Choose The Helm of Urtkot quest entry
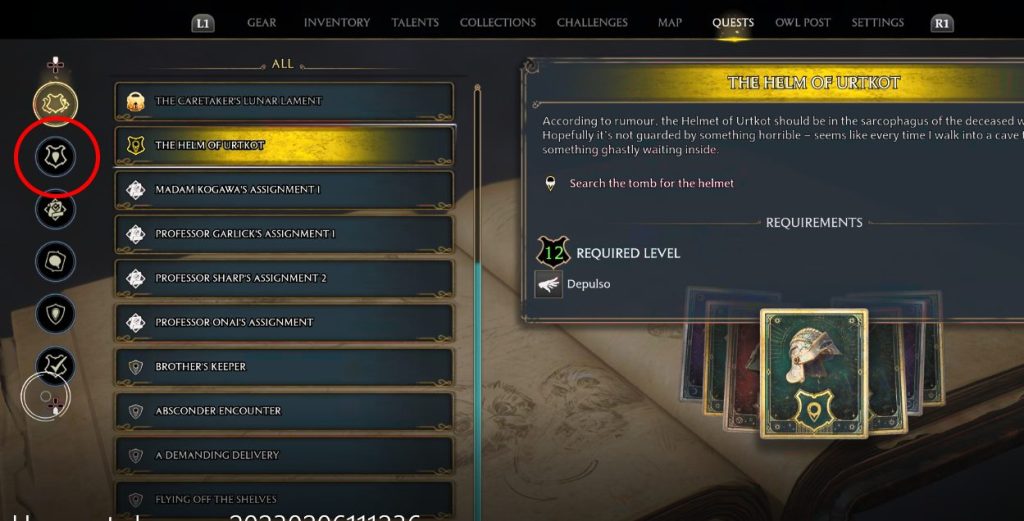Screen dimensions: 1024x521 [284, 146]
